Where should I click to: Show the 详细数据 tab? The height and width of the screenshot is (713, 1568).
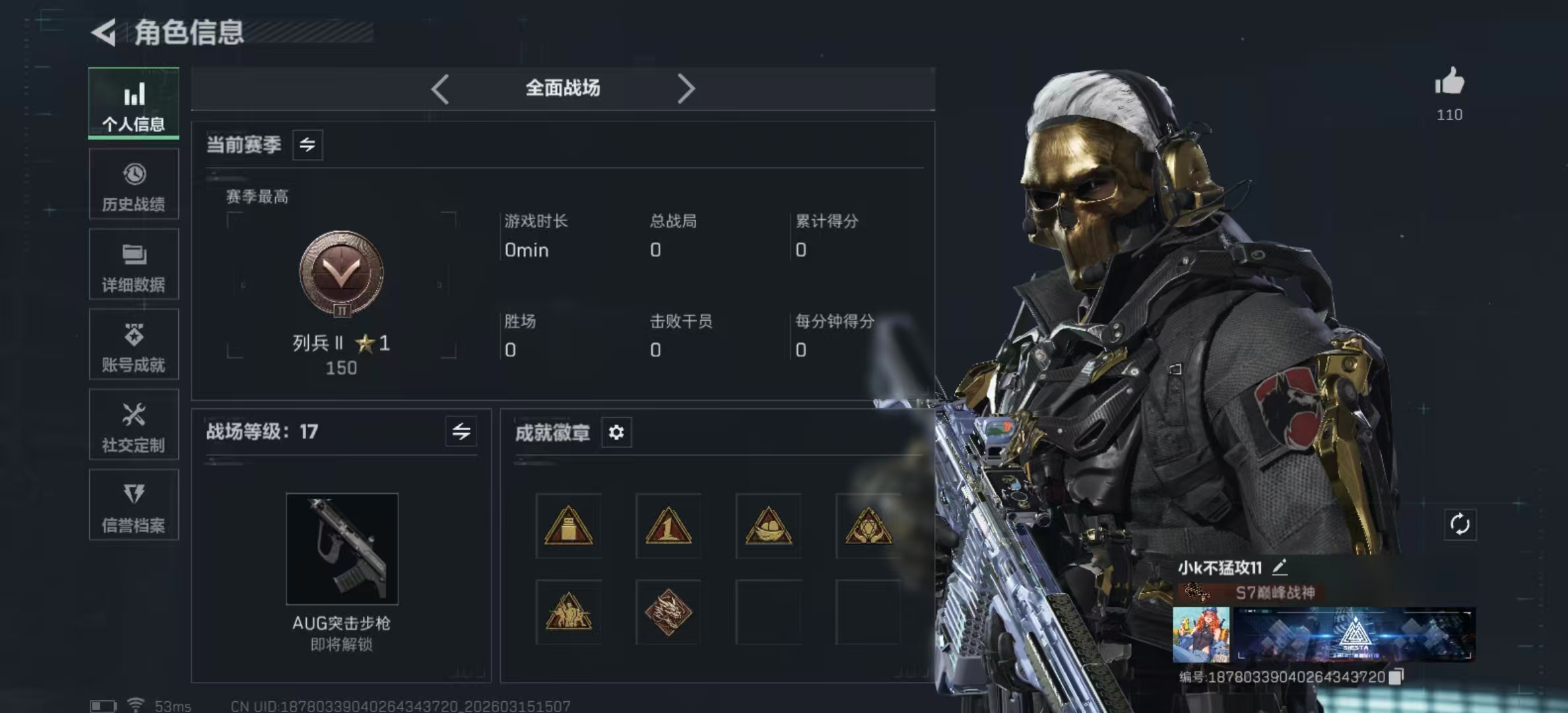point(133,265)
